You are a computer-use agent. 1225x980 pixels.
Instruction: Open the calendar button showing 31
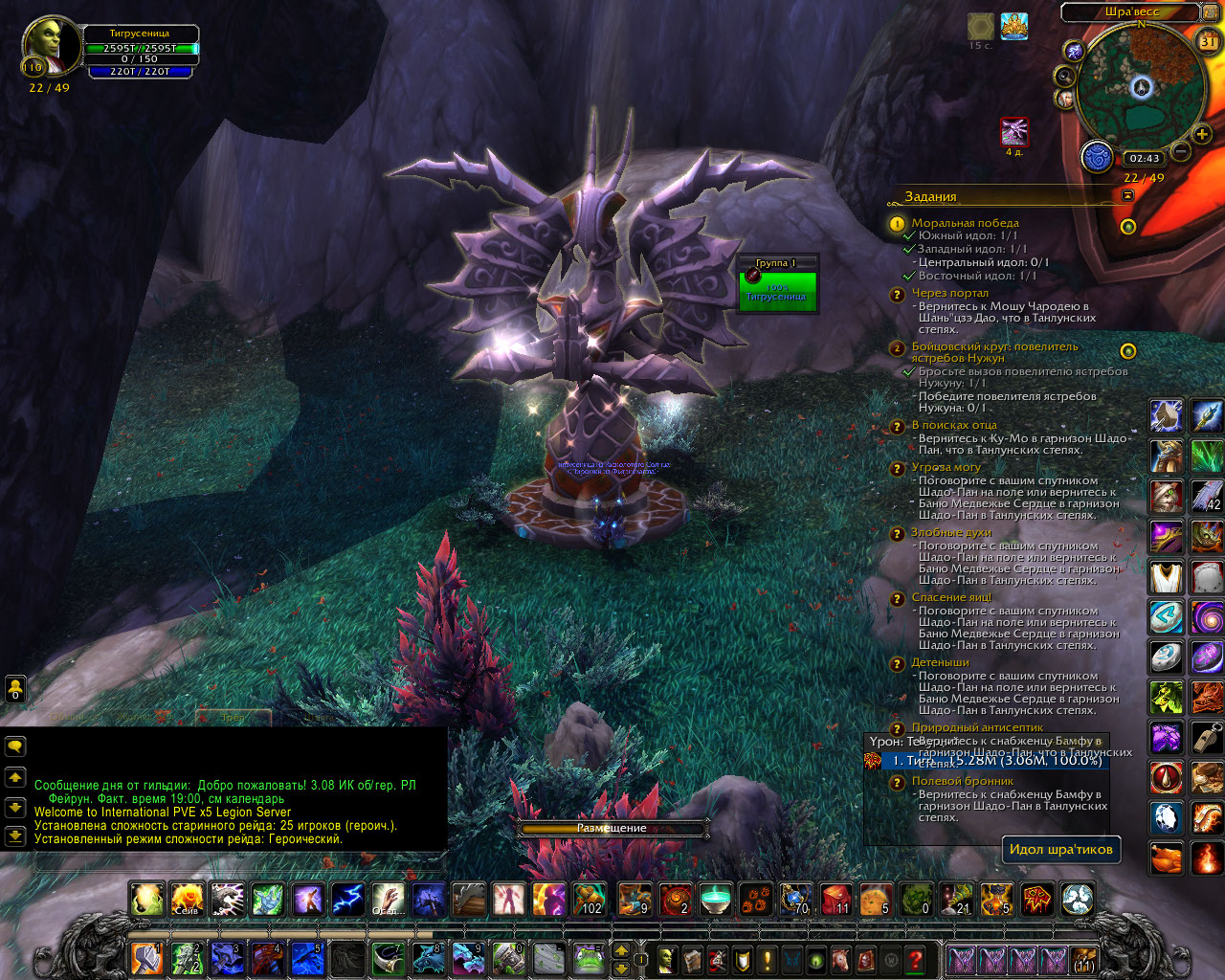1208,41
